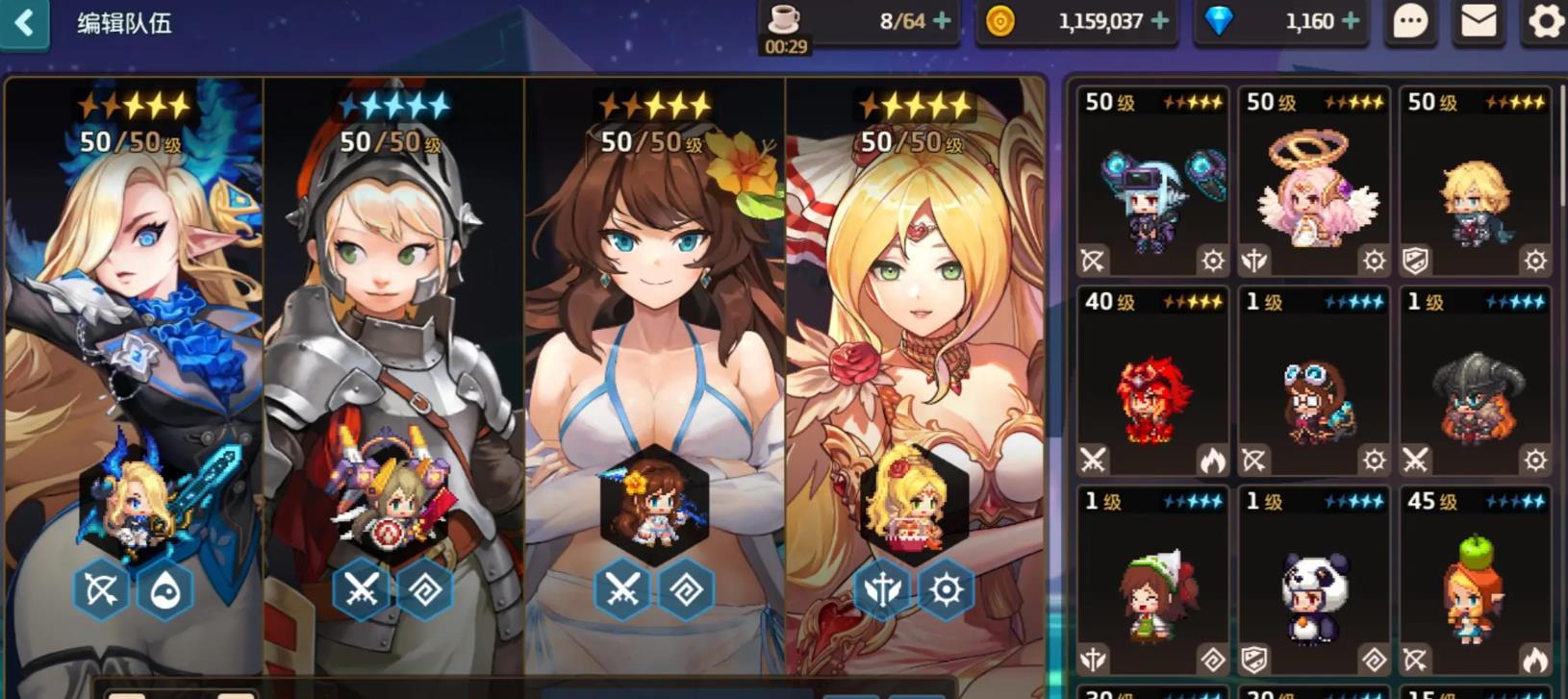Select the level 45 apple-head hero

(x=1474, y=583)
